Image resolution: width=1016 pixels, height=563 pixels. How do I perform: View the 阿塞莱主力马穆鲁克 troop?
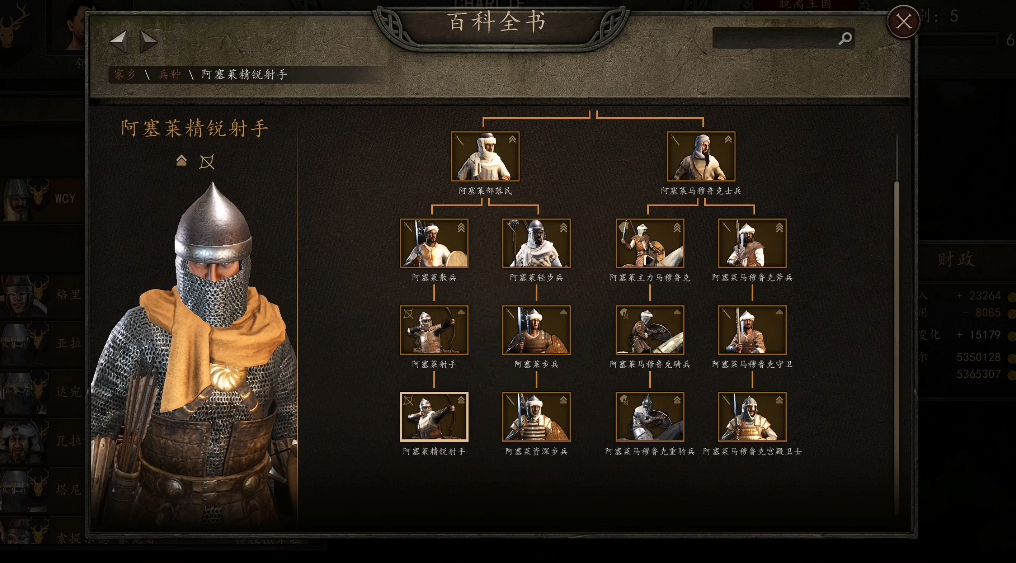[650, 244]
